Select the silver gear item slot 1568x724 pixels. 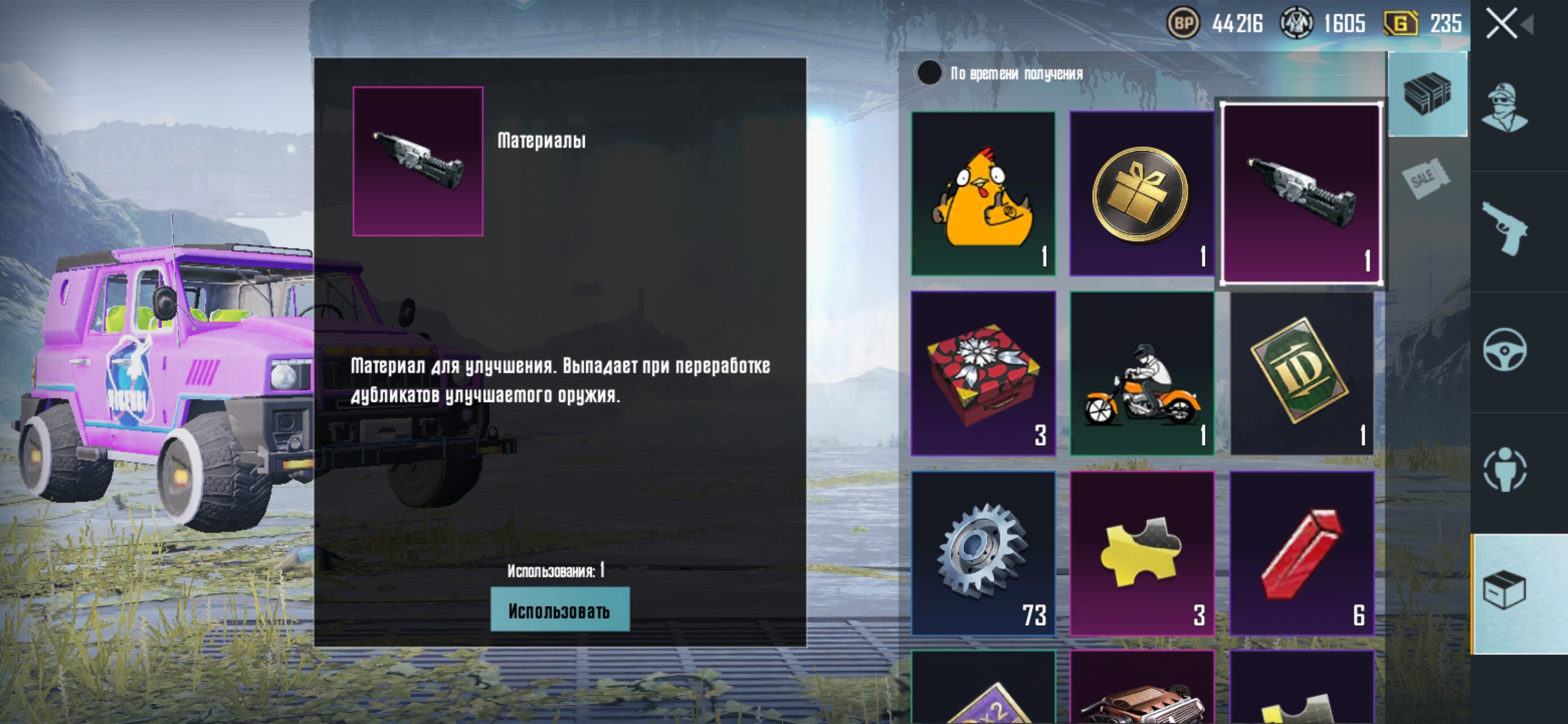tap(983, 553)
